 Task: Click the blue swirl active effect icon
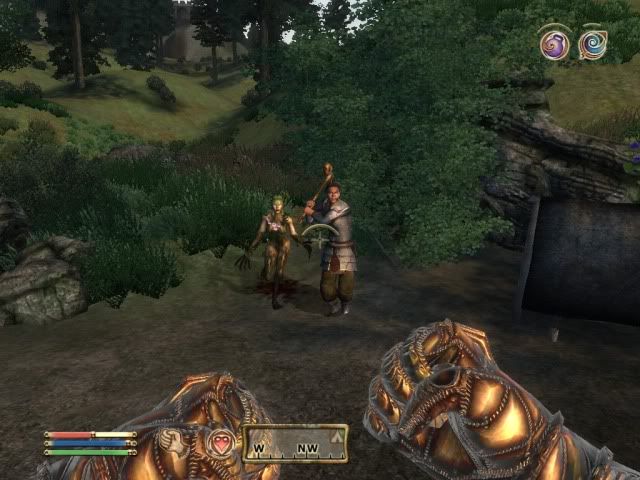click(x=592, y=44)
